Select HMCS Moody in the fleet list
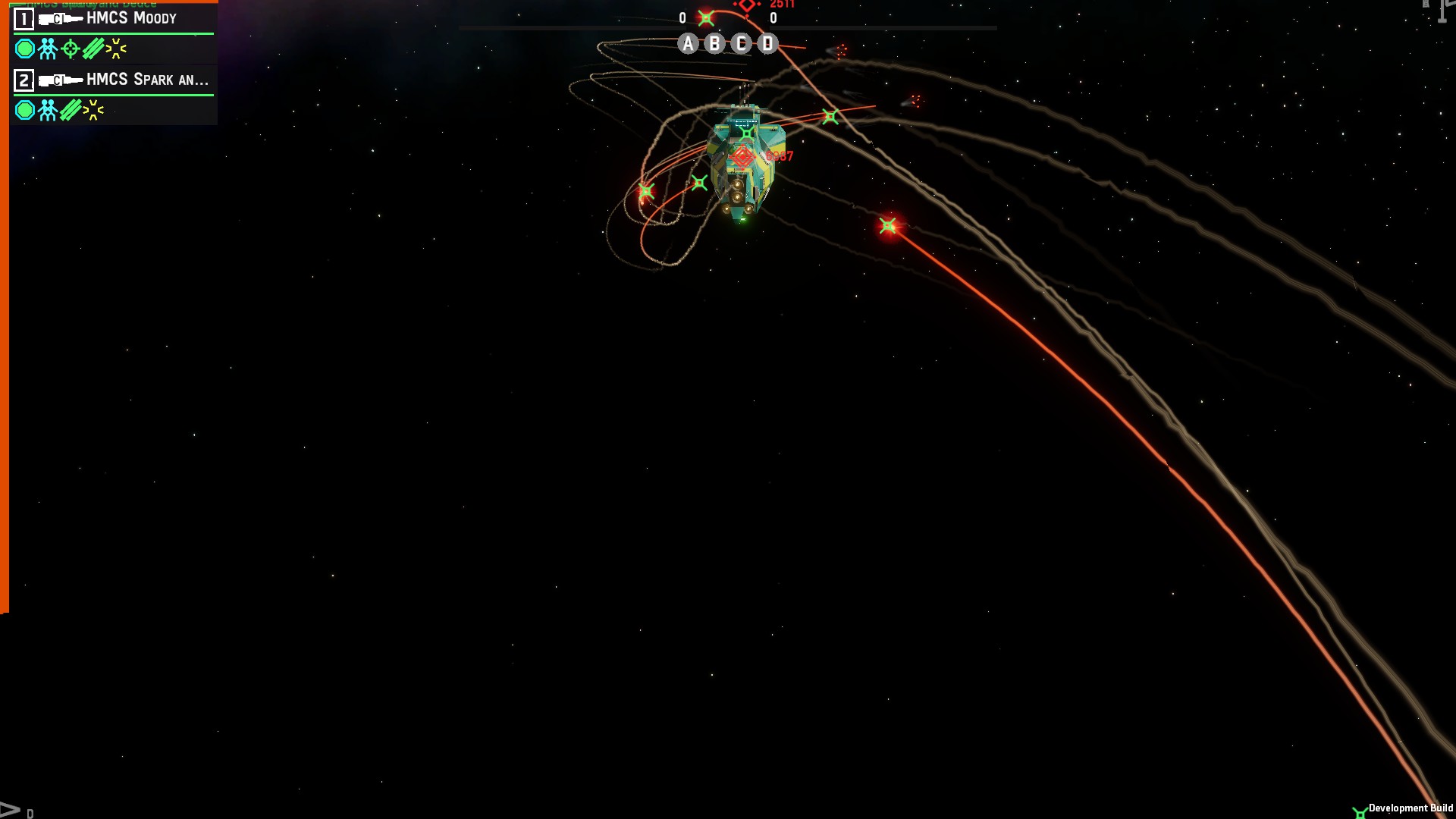1456x819 pixels. click(x=131, y=18)
